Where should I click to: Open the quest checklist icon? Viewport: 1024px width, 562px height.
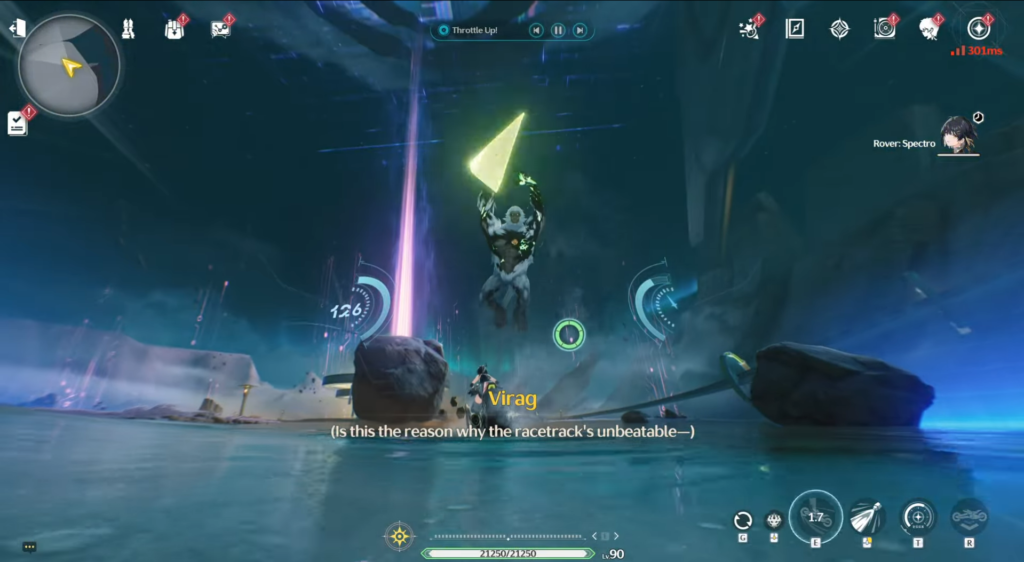click(x=17, y=122)
